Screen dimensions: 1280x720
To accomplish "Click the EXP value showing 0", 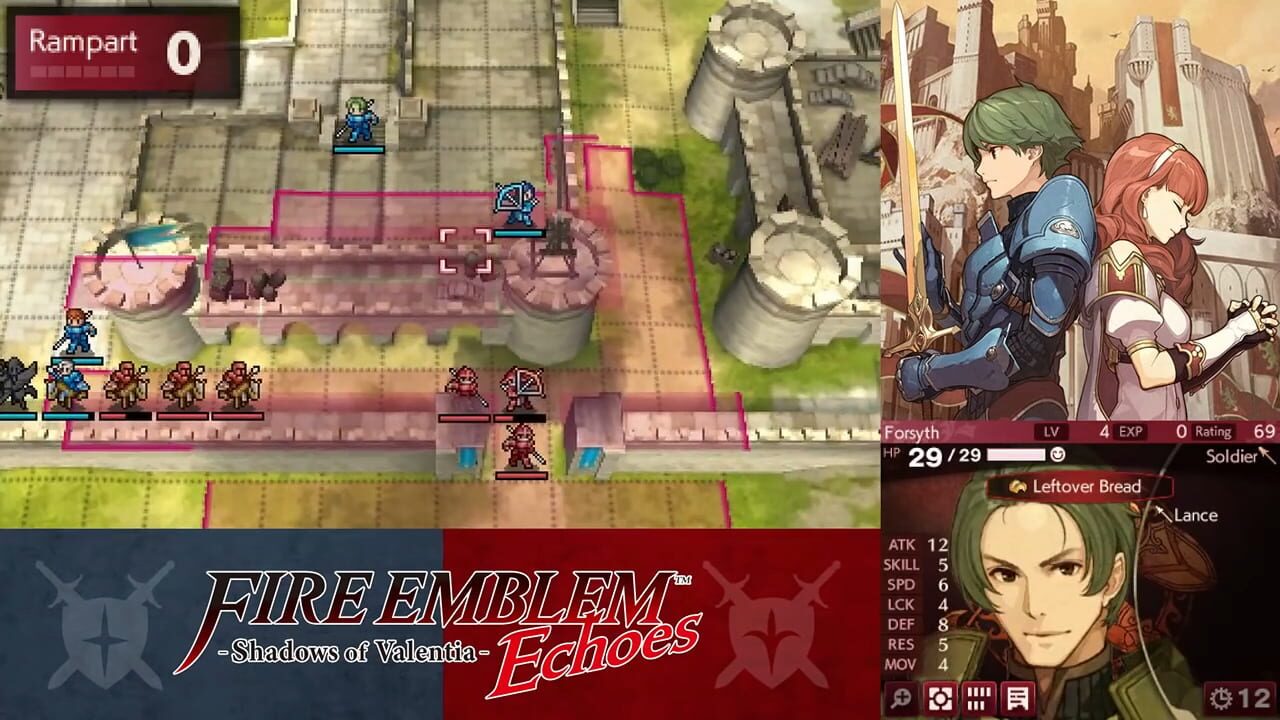I will click(x=1180, y=432).
